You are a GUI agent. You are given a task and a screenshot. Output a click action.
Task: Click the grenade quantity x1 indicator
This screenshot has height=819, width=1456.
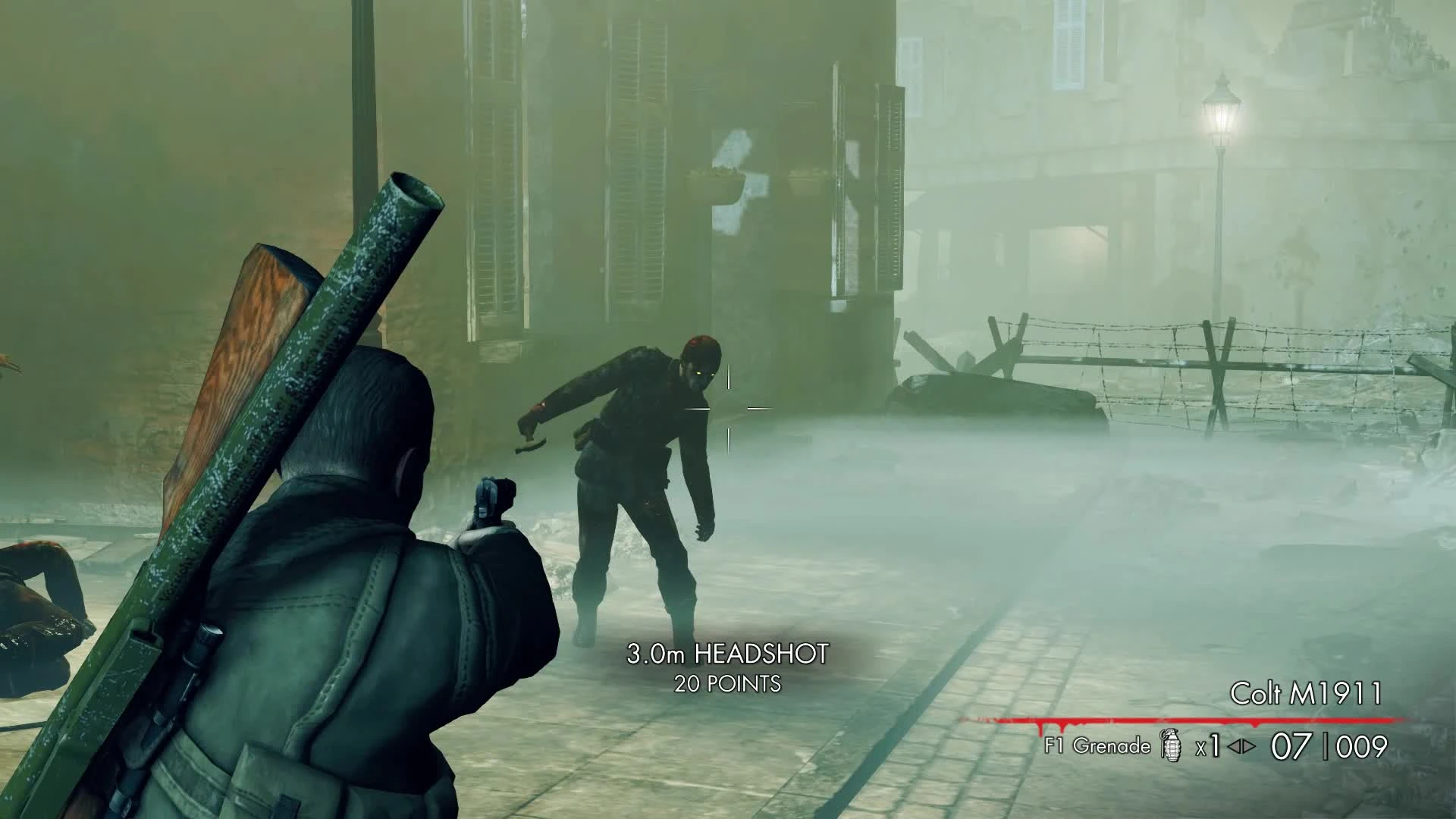(x=1208, y=745)
